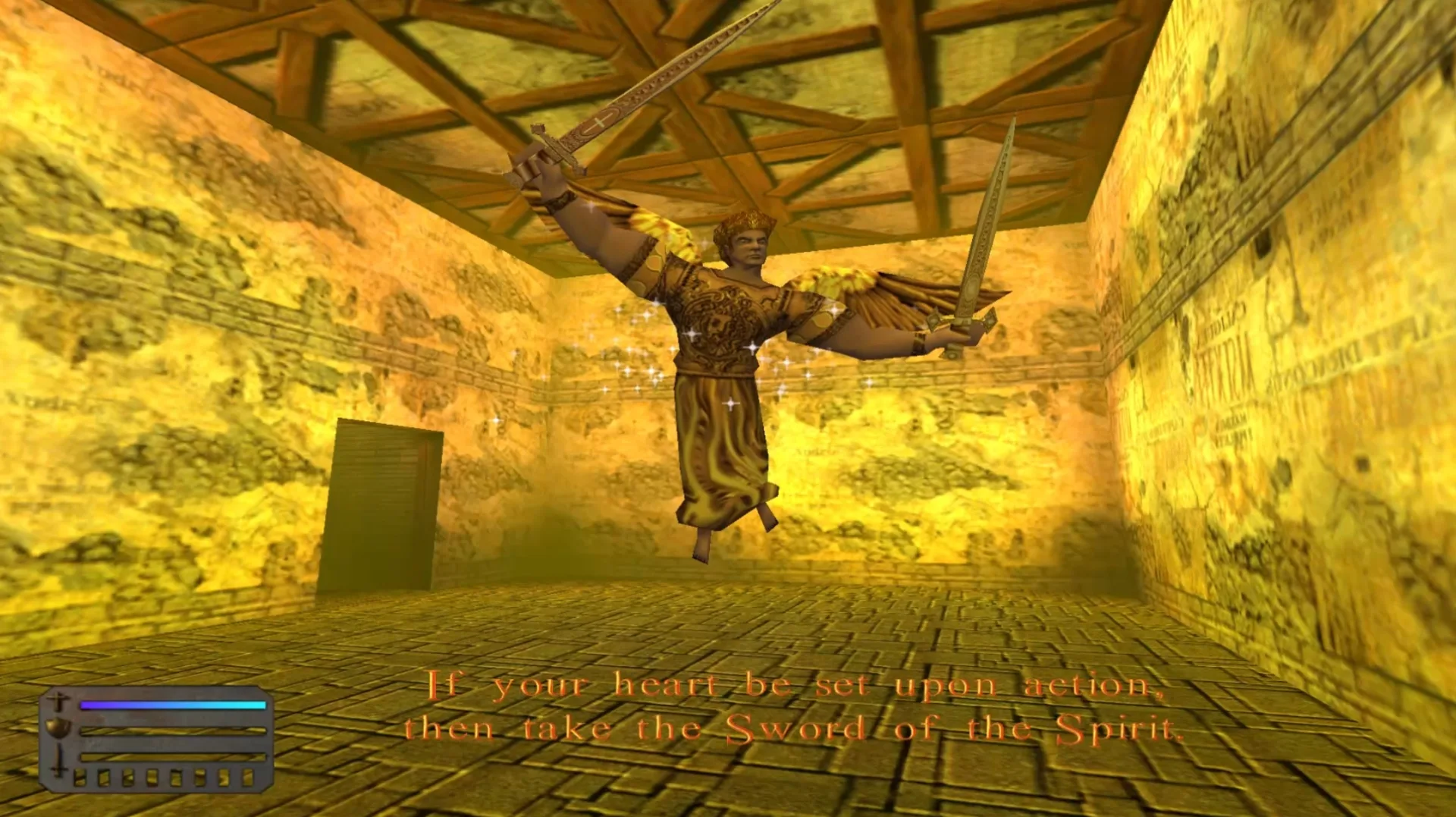Click the first inventory slot in the HUD

tap(80, 779)
